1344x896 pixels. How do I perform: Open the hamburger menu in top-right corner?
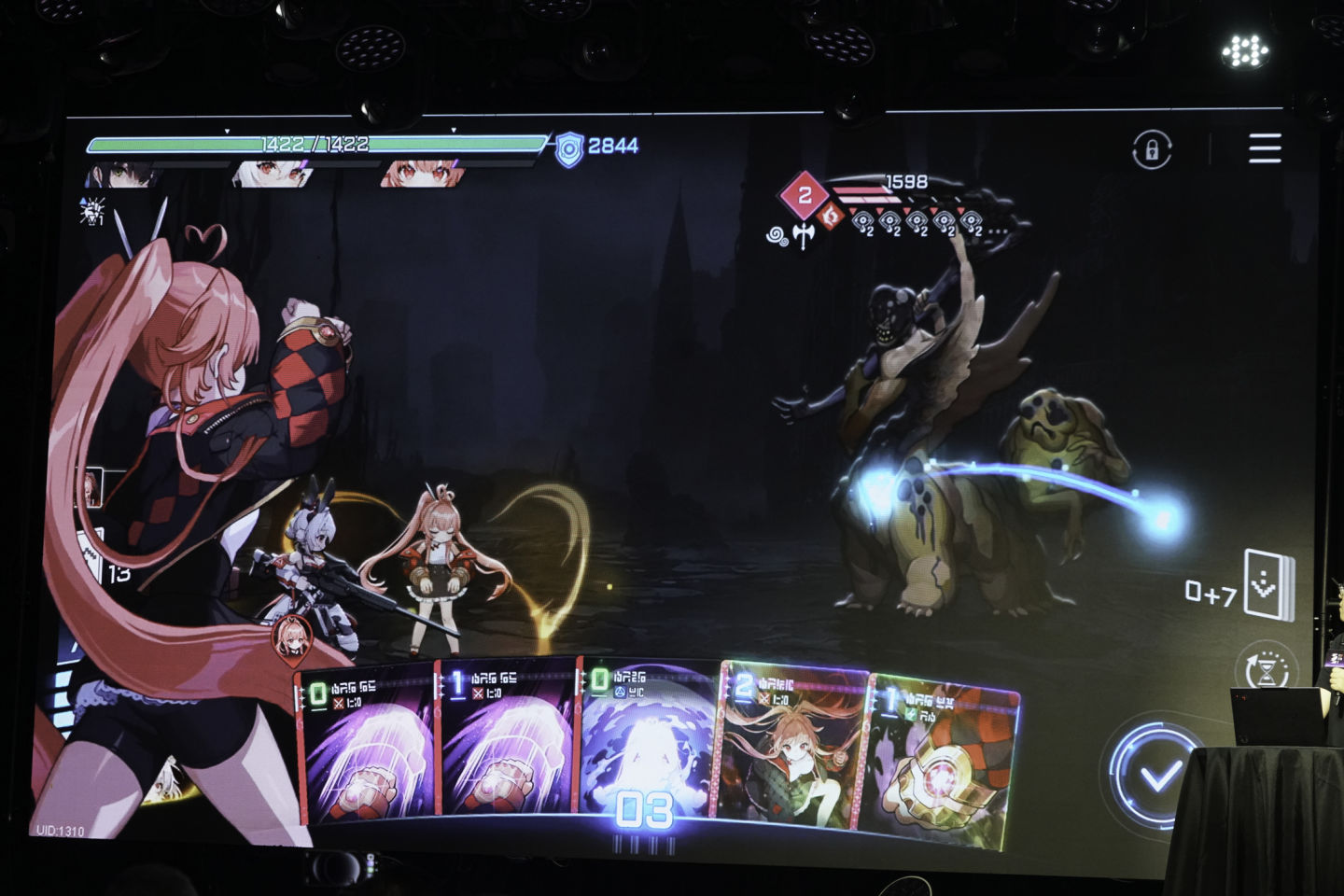coord(1265,146)
